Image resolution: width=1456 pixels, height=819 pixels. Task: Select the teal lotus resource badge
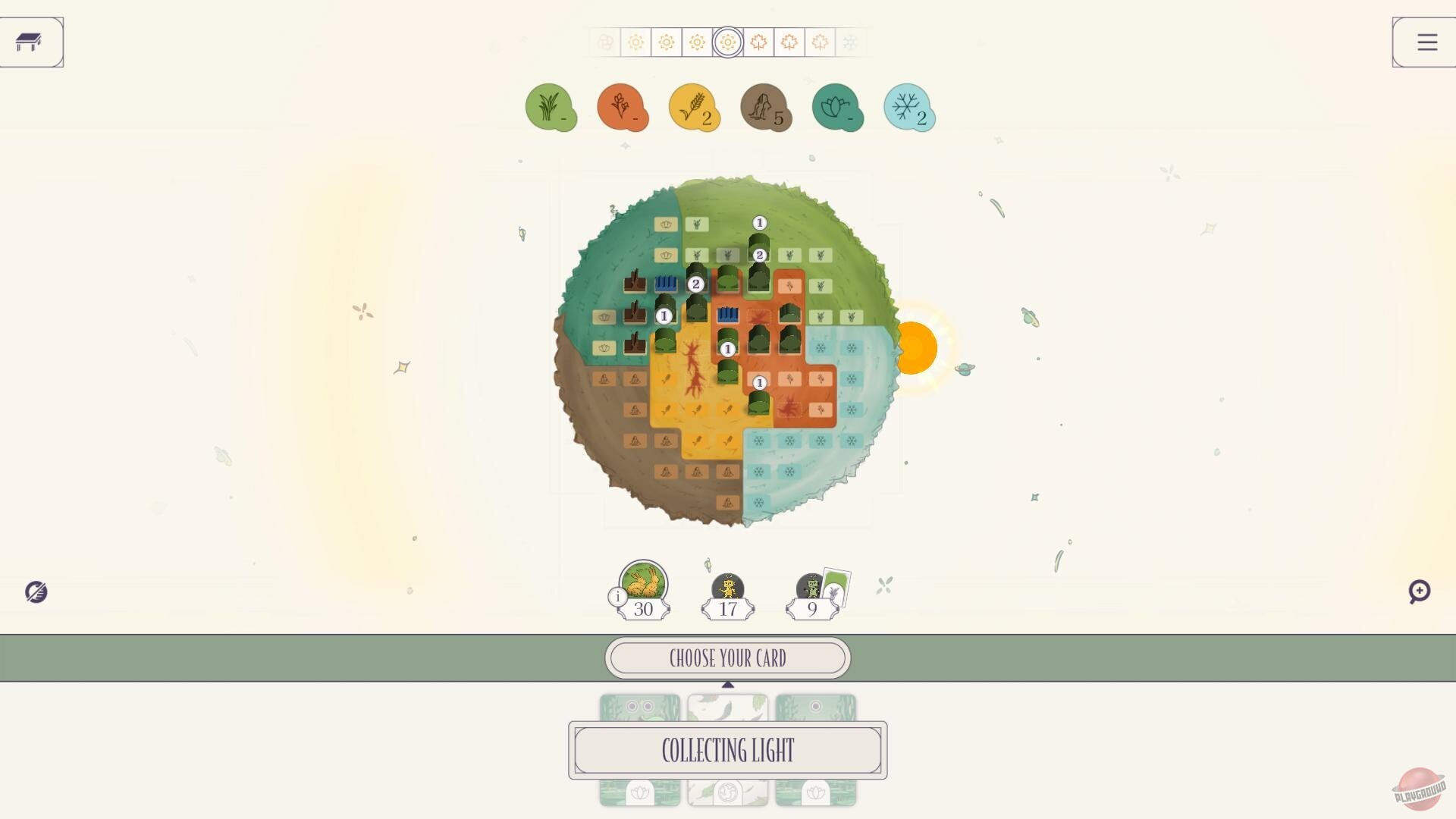pos(837,108)
